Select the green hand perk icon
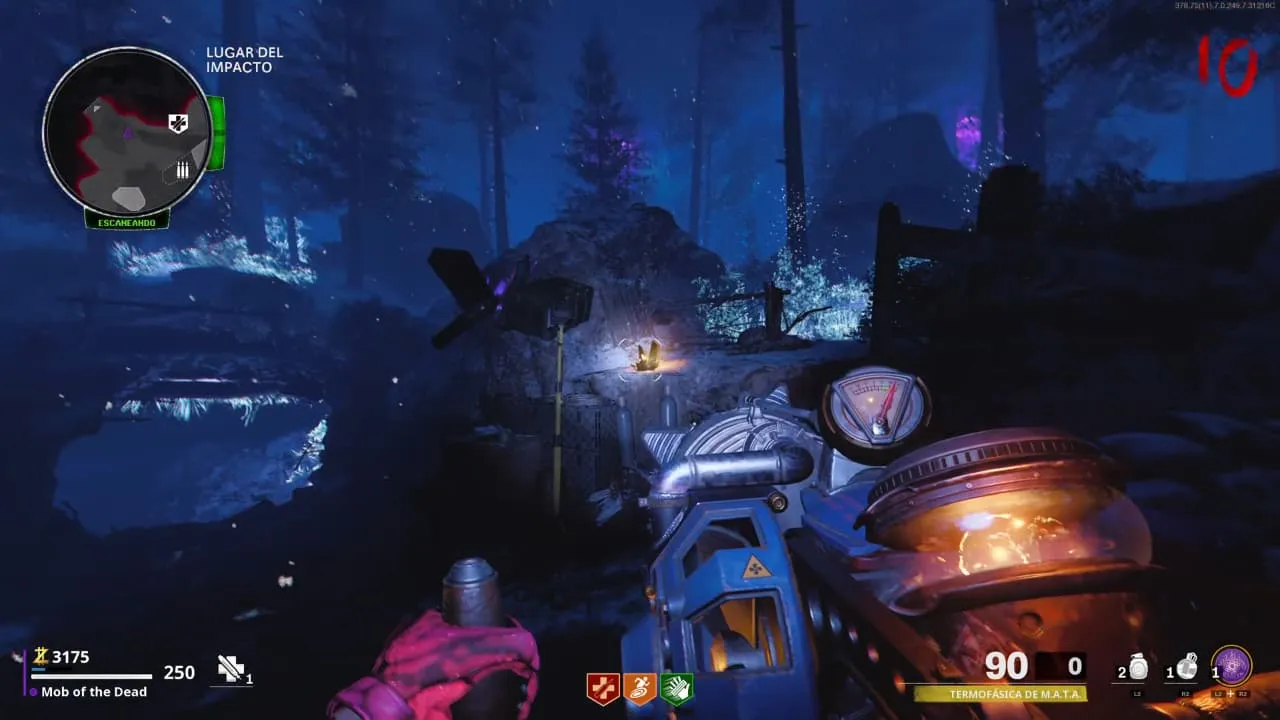Screen dimensions: 1280x720 click(676, 688)
